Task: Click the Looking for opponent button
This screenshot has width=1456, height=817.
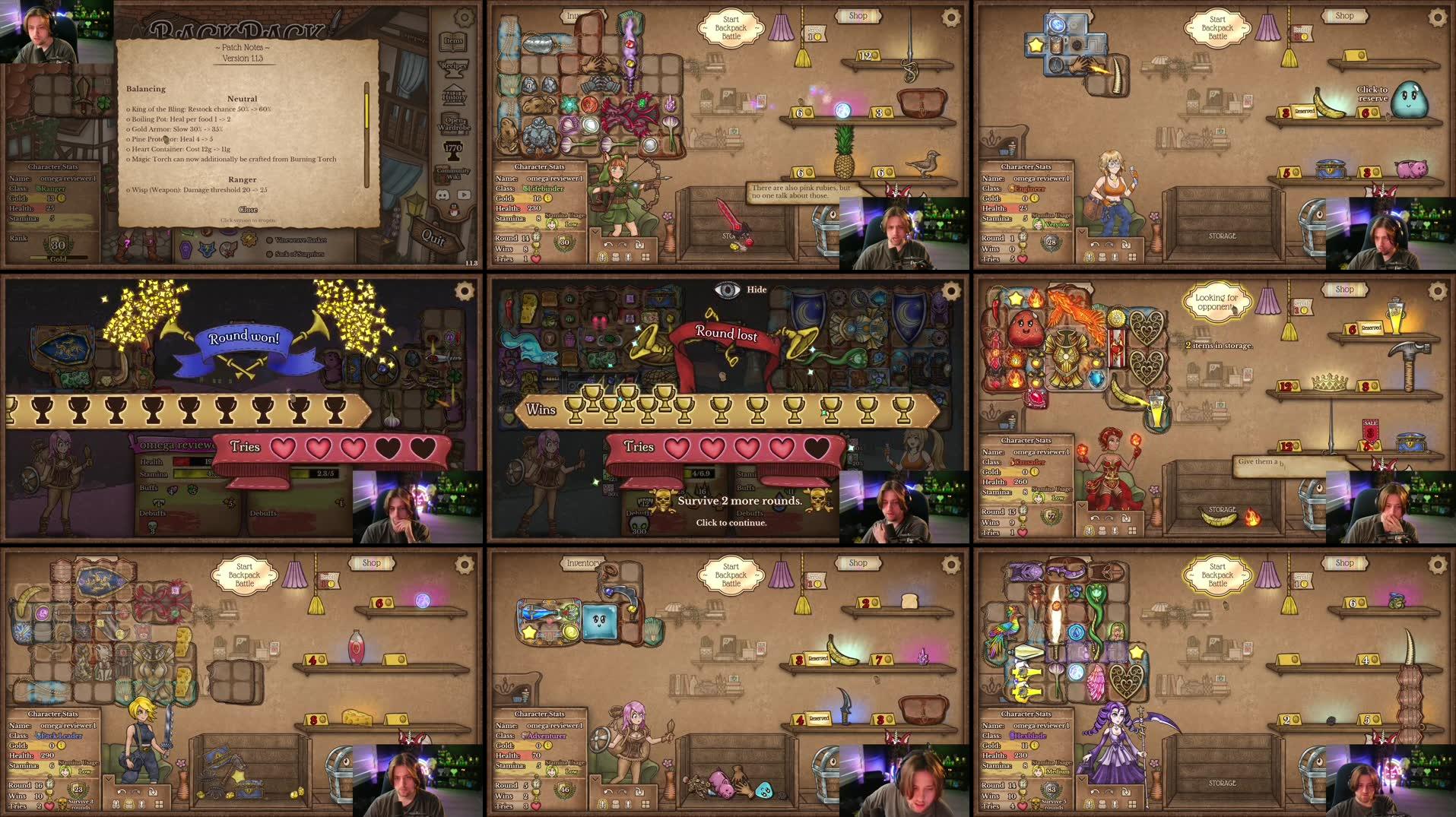Action: (1216, 302)
